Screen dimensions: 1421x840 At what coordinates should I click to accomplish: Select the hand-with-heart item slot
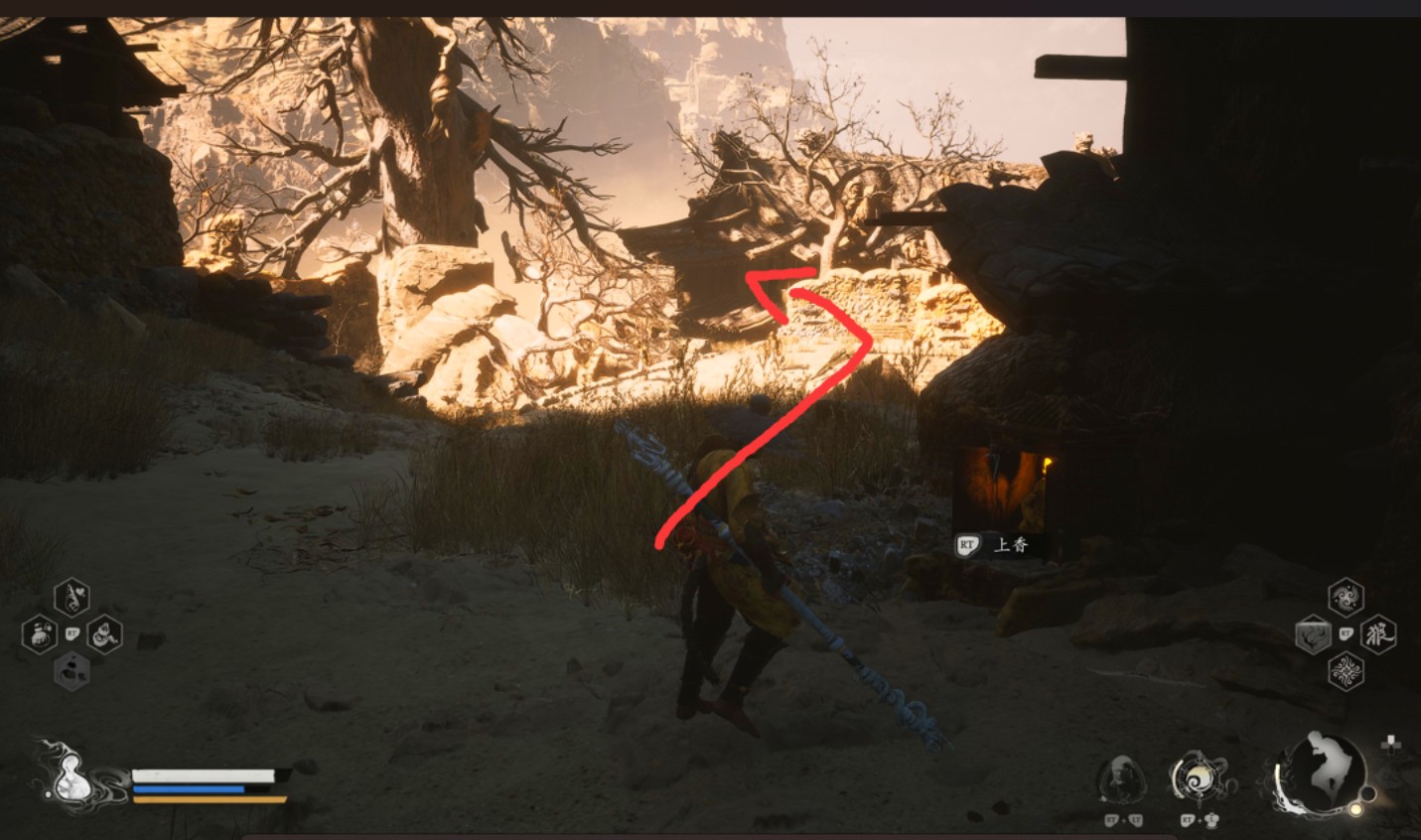tap(72, 597)
